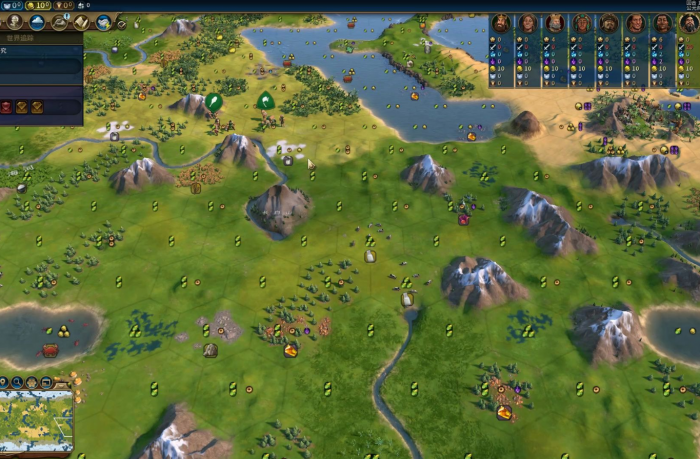
Task: Click the minimap to move the camera
Action: point(36,420)
